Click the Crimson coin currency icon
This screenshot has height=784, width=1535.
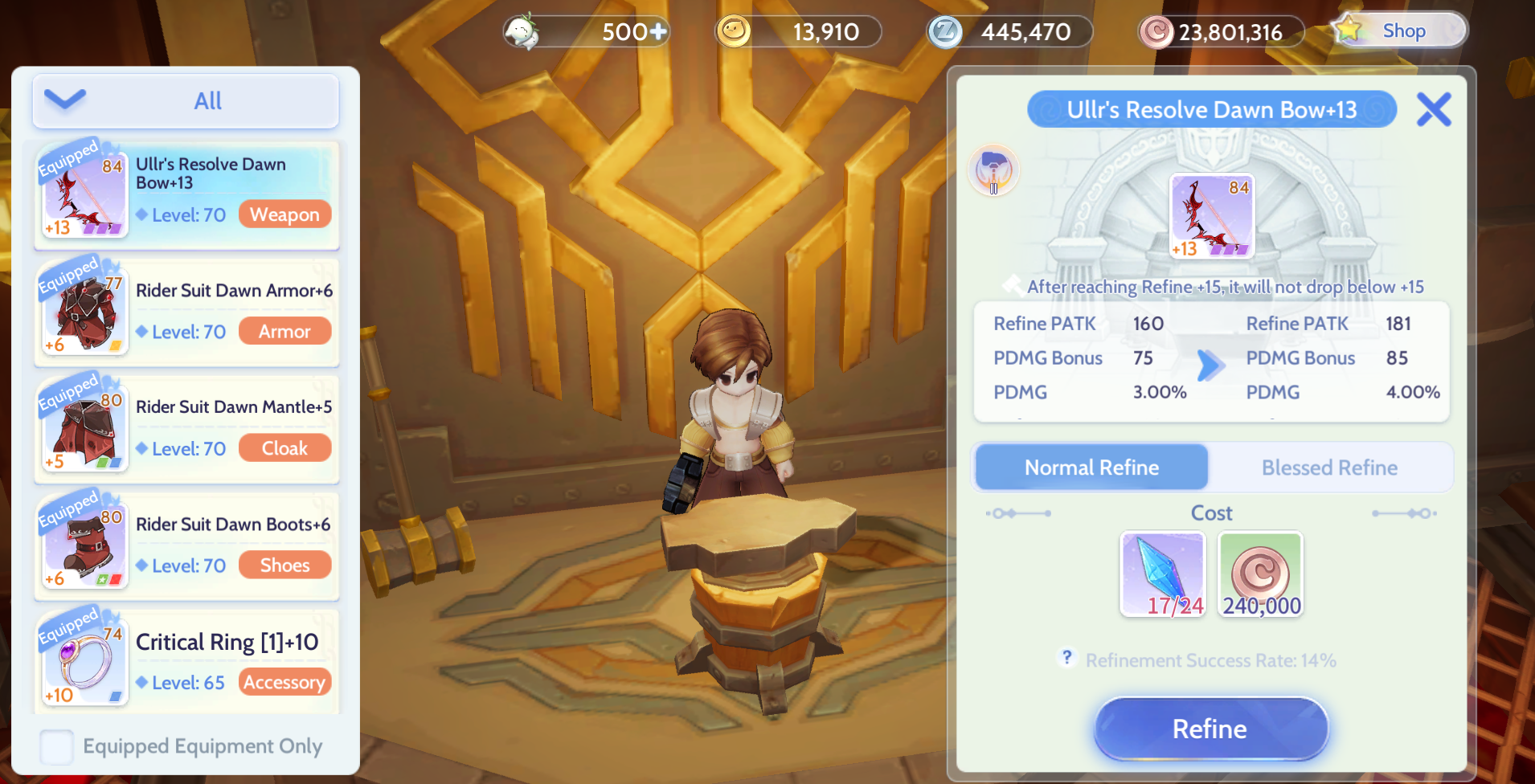point(1158,31)
